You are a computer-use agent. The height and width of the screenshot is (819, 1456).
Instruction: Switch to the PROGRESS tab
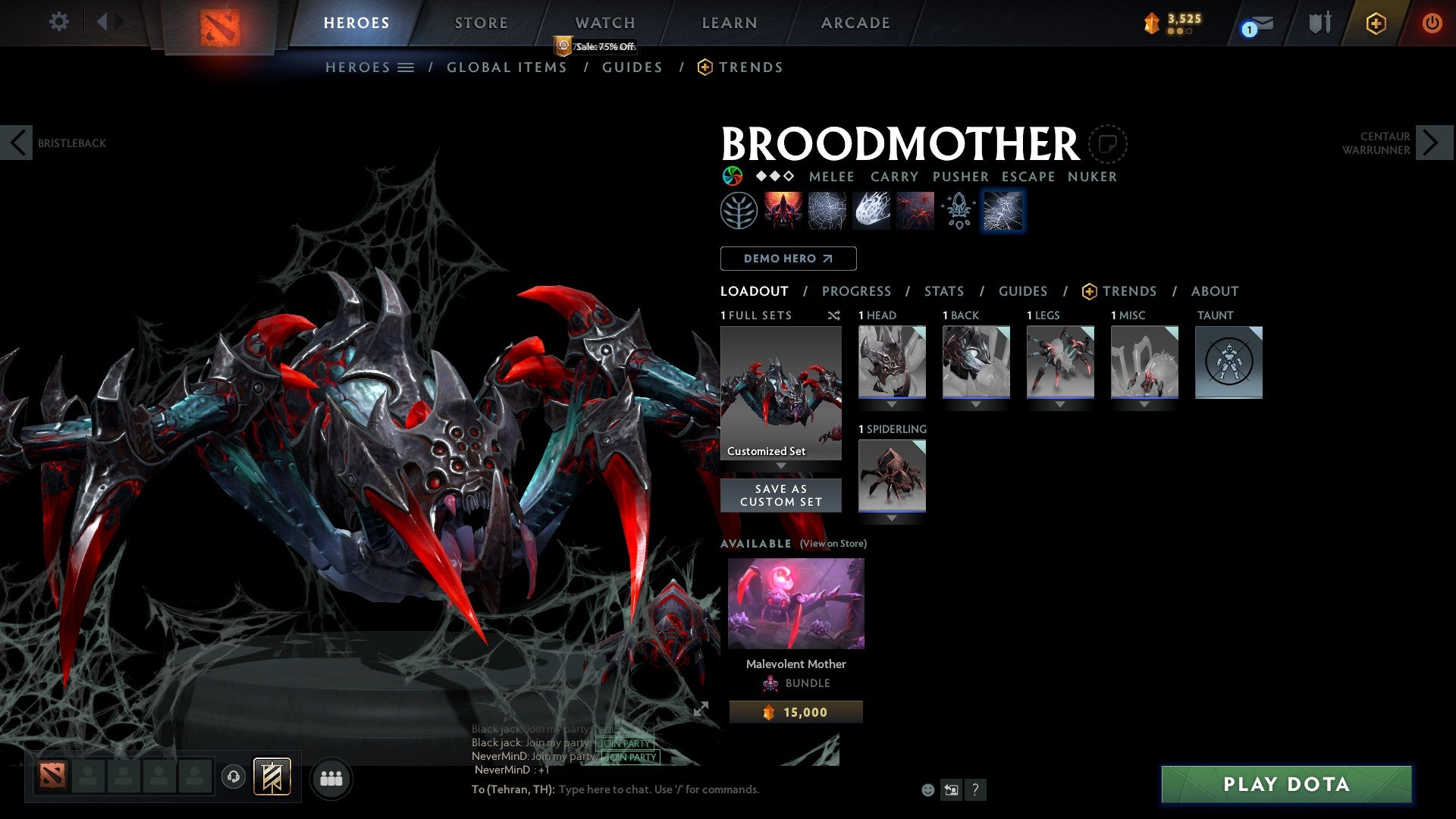coord(857,291)
